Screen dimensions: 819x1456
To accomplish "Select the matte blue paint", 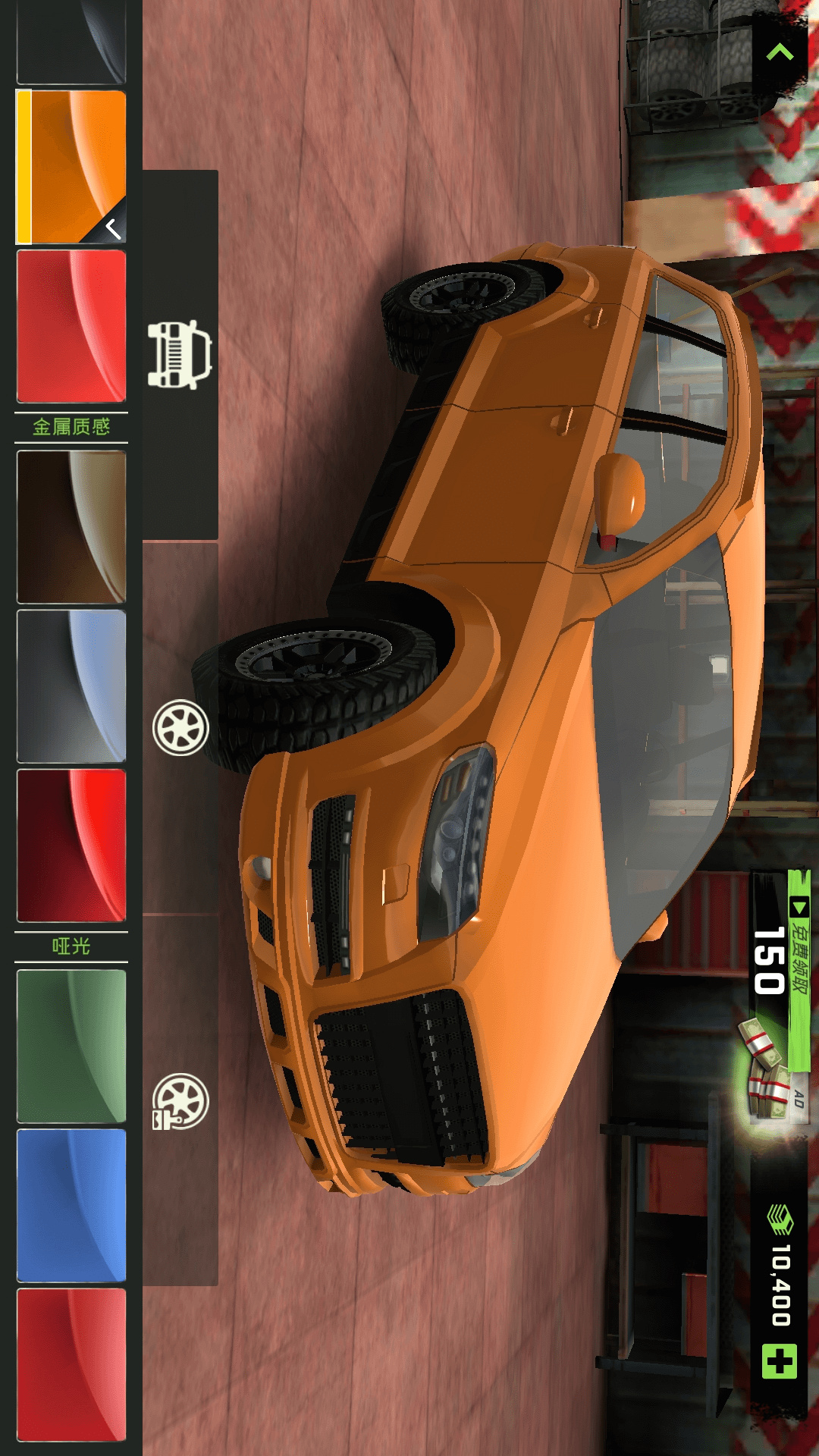I will 72,1206.
